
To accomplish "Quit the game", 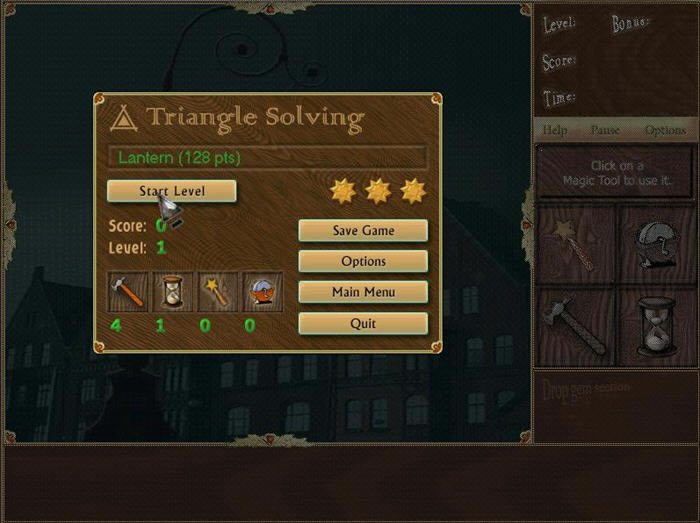I will tap(363, 324).
